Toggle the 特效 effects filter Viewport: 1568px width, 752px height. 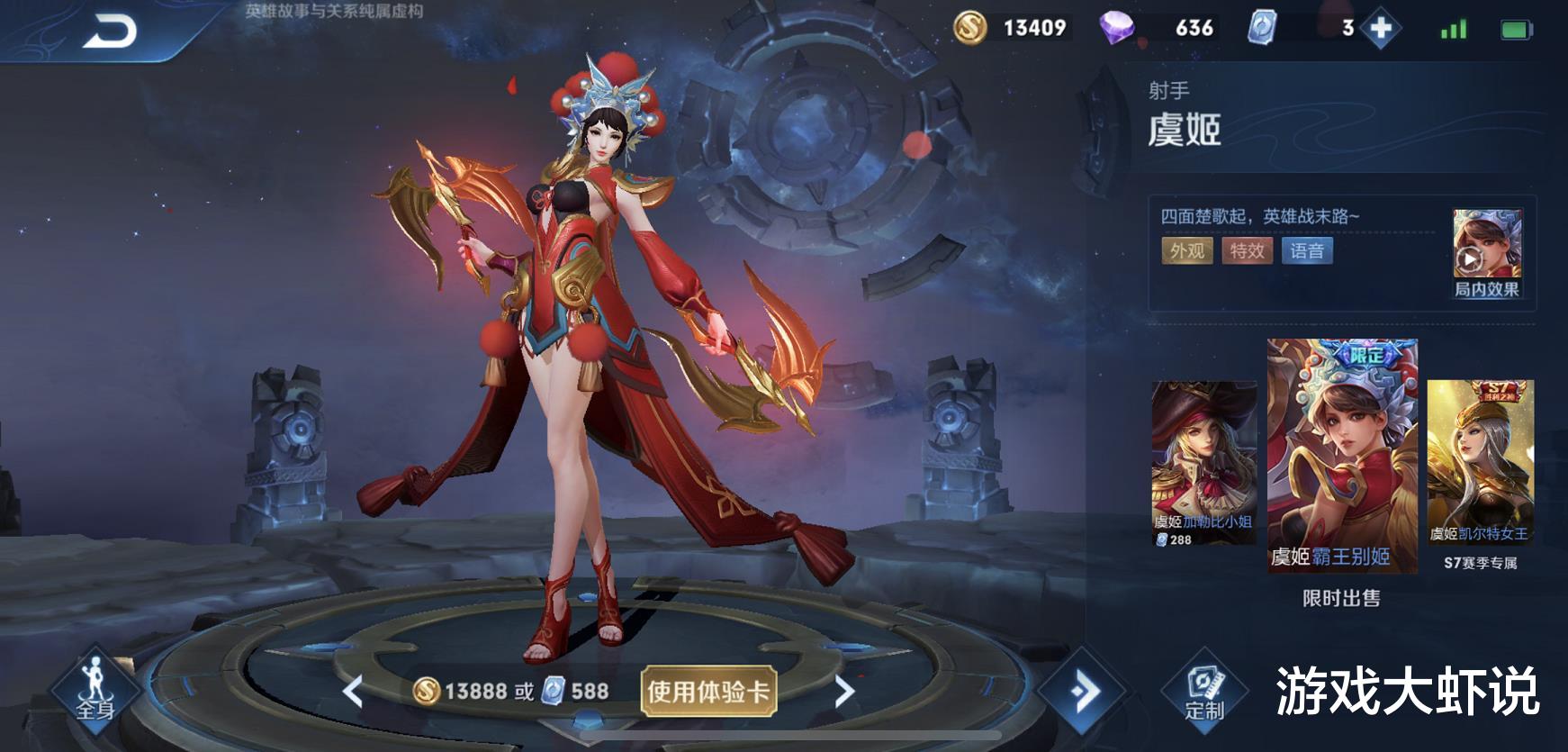pos(1248,252)
